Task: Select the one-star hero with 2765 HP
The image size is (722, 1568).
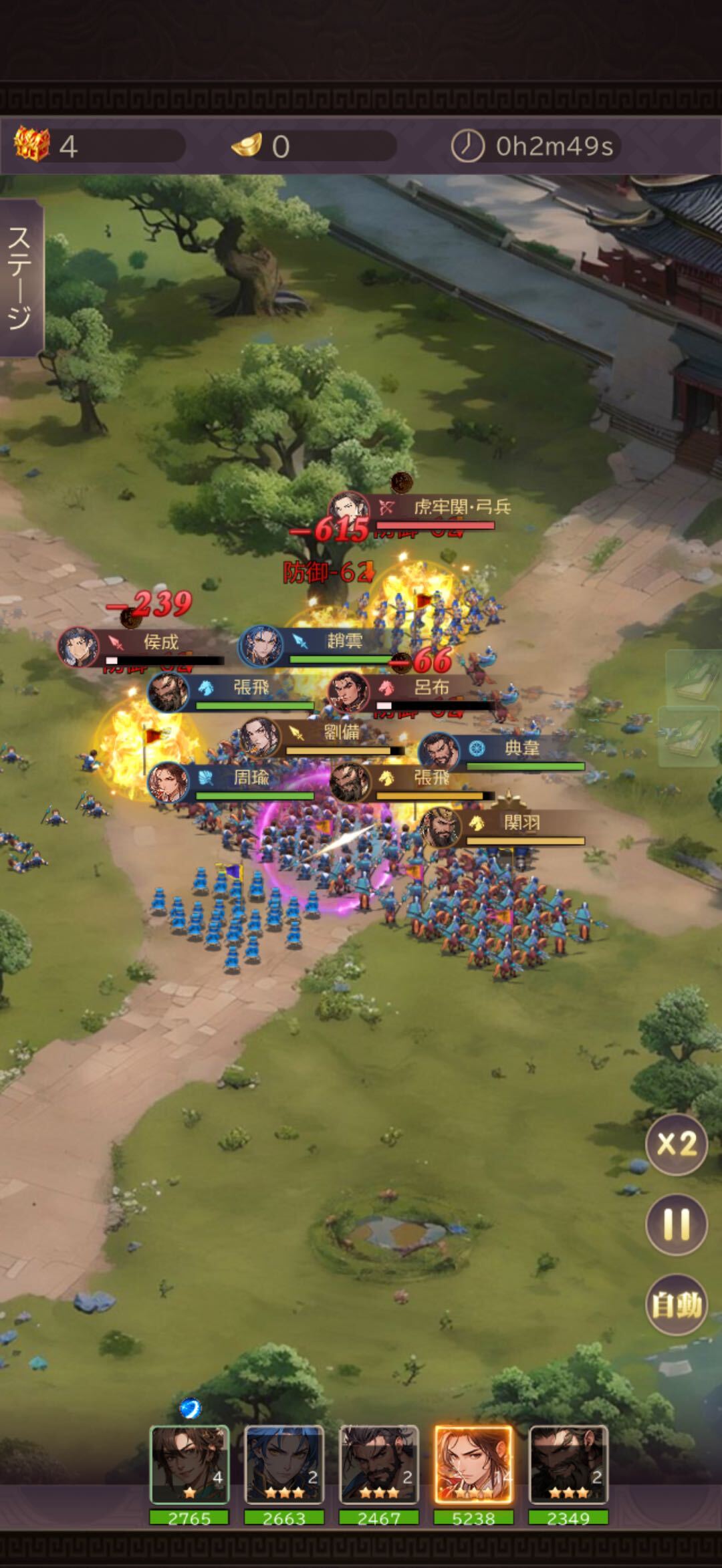Action: point(190,1465)
